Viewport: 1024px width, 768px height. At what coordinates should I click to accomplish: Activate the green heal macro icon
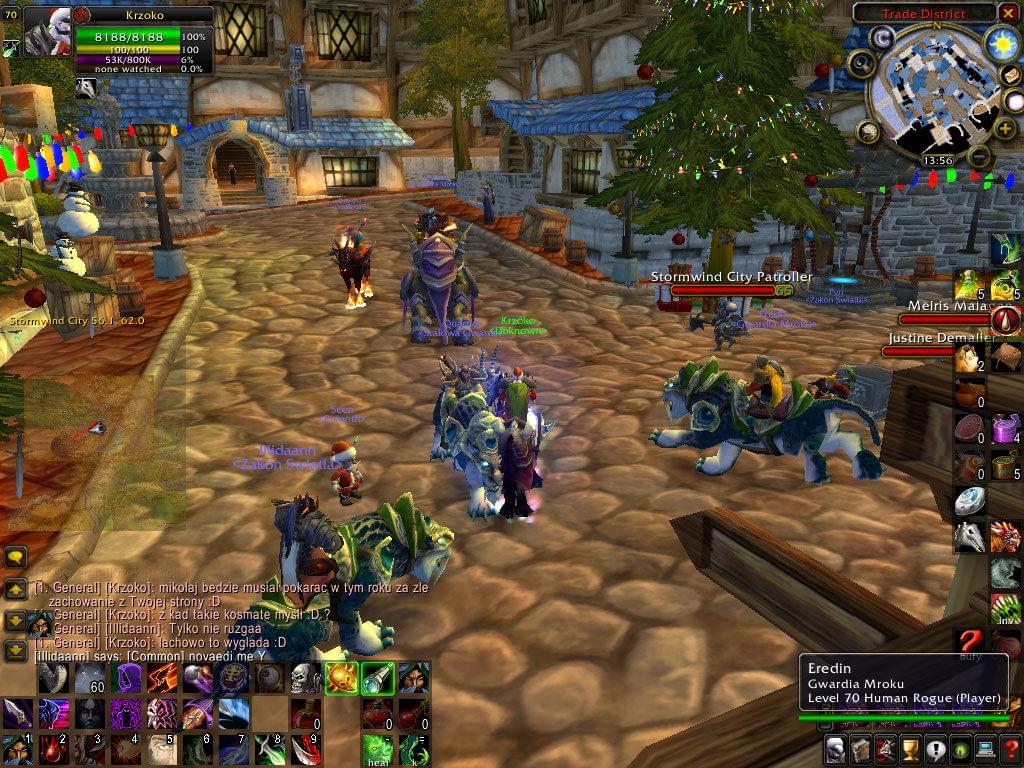(x=376, y=748)
